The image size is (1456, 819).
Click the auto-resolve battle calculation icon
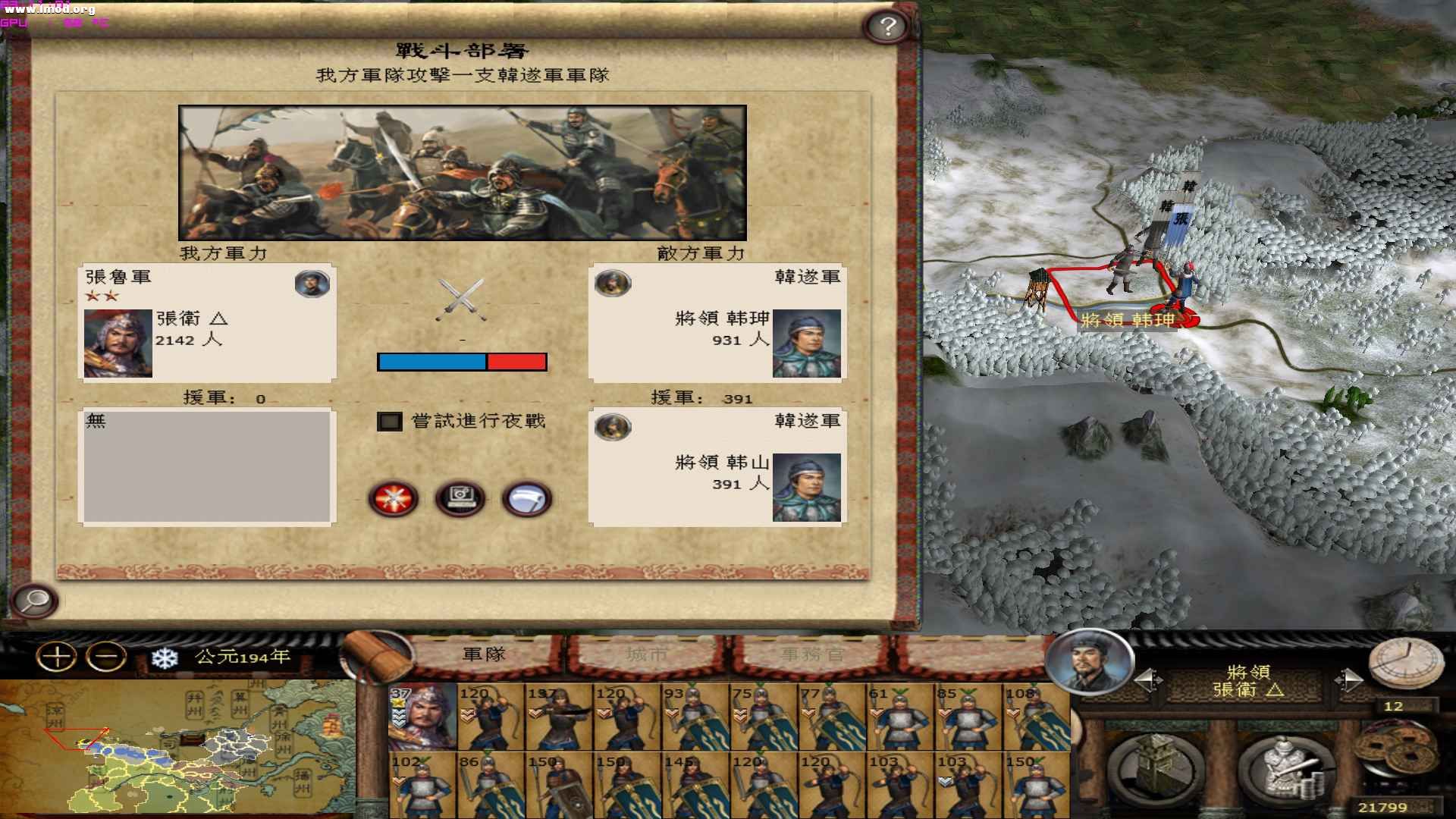pos(461,497)
